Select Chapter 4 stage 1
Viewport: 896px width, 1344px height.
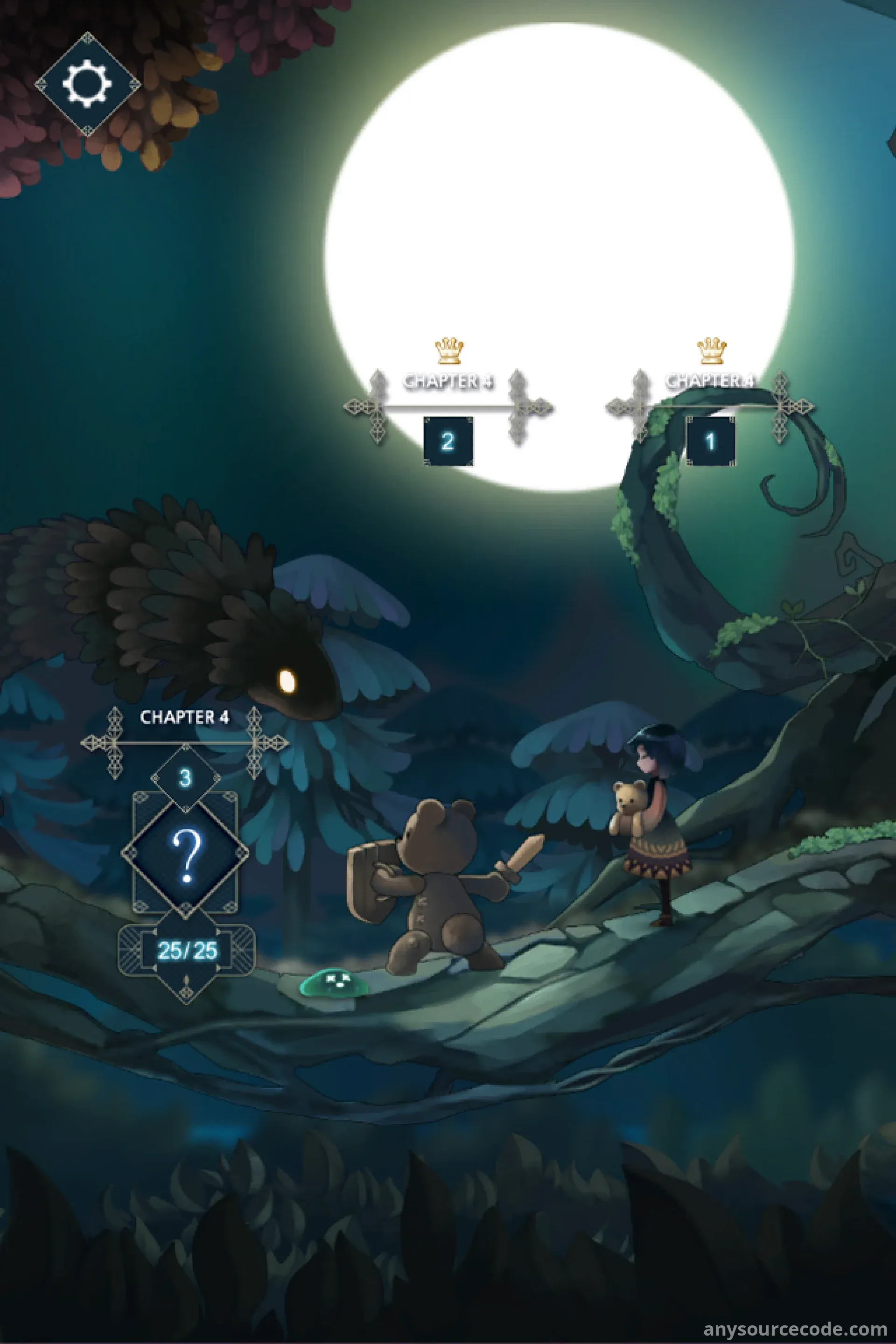click(x=710, y=441)
